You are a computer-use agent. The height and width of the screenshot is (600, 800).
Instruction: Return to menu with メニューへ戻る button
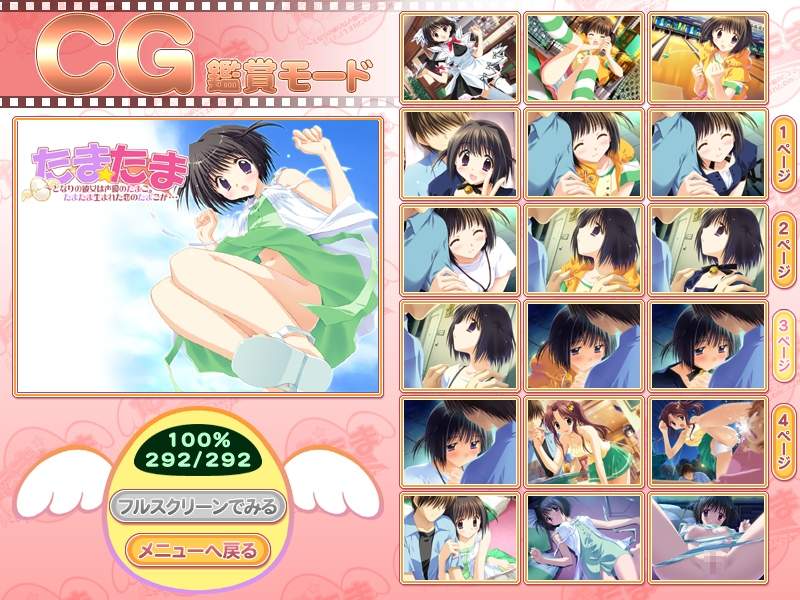tap(198, 549)
